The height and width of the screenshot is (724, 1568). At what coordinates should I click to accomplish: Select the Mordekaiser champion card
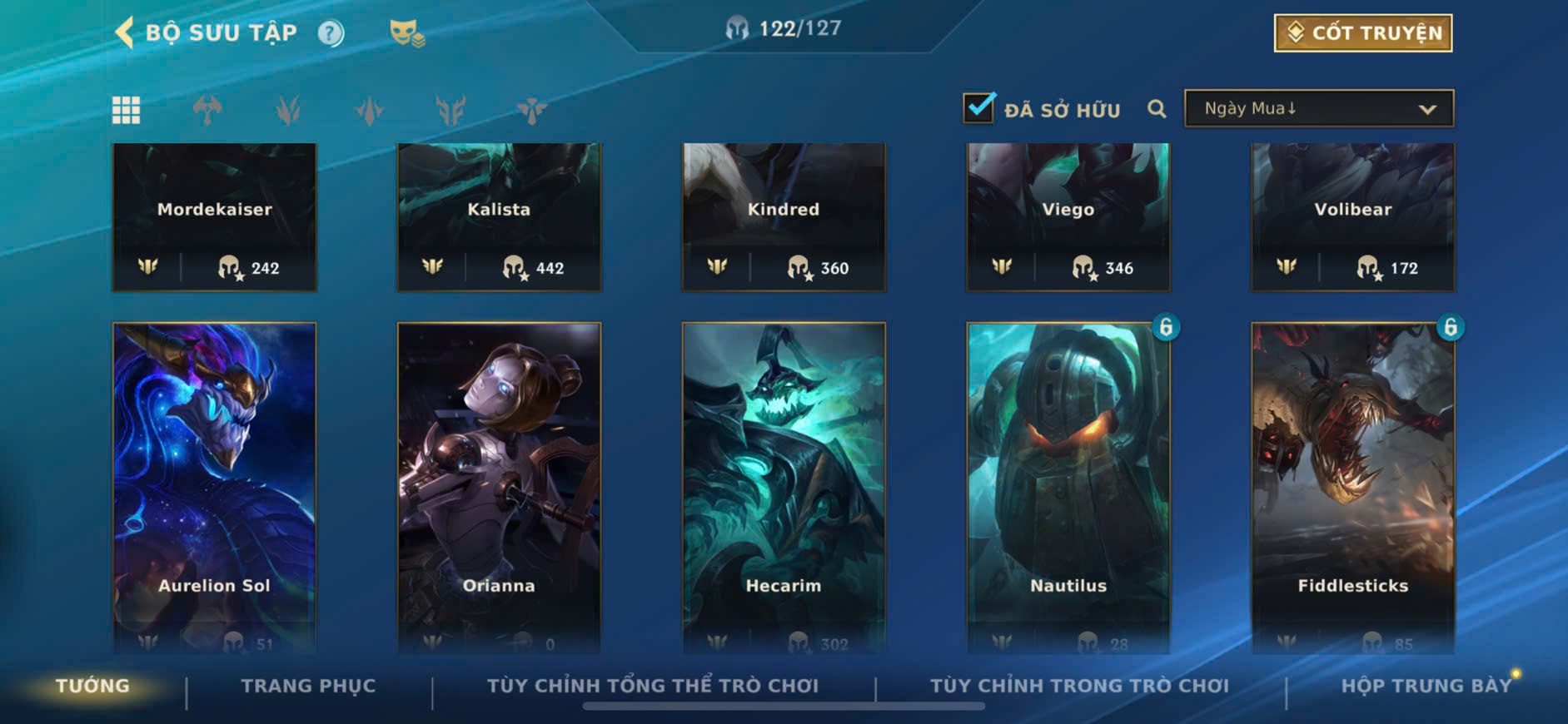215,216
